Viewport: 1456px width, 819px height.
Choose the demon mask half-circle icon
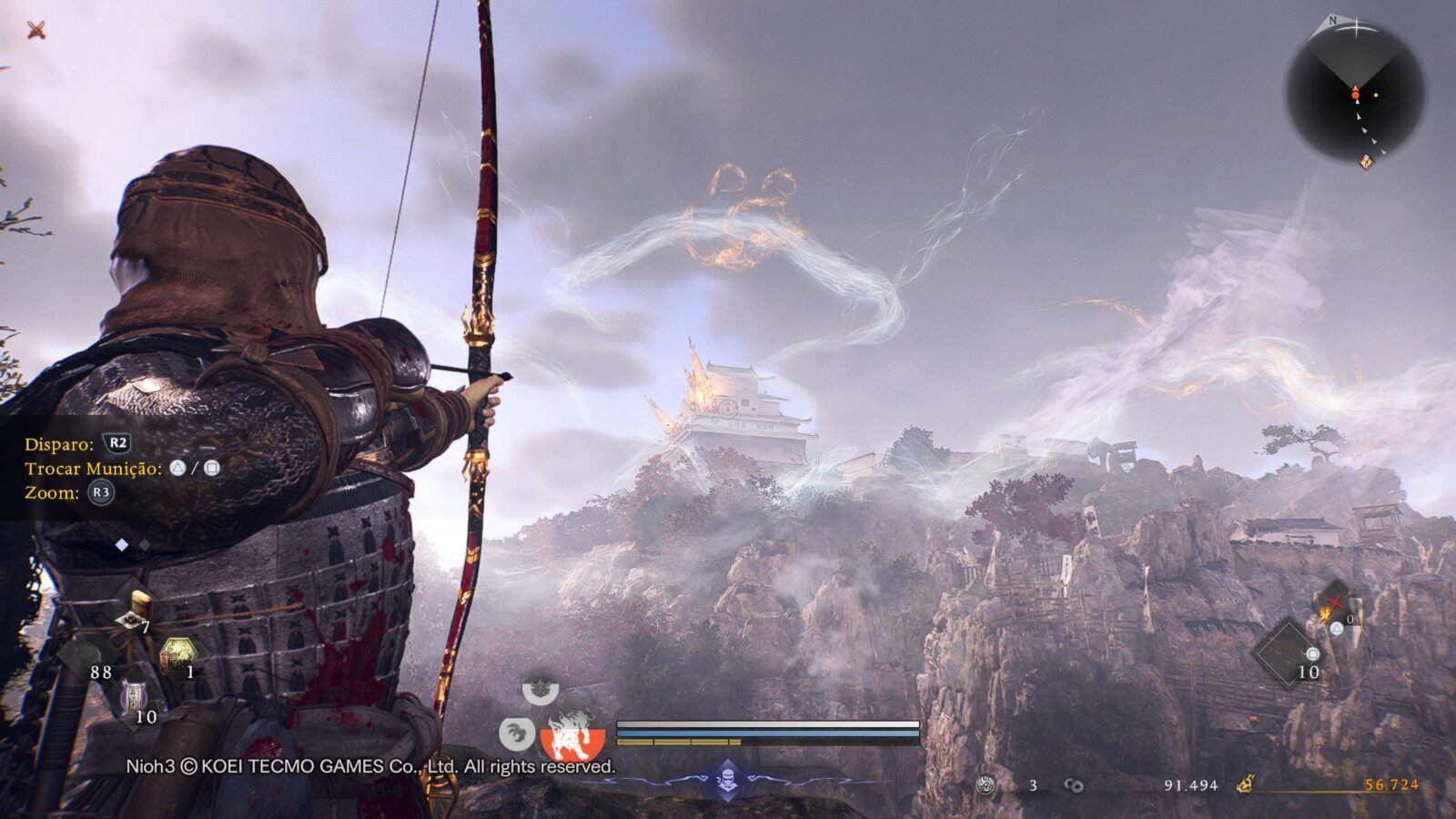tap(541, 691)
